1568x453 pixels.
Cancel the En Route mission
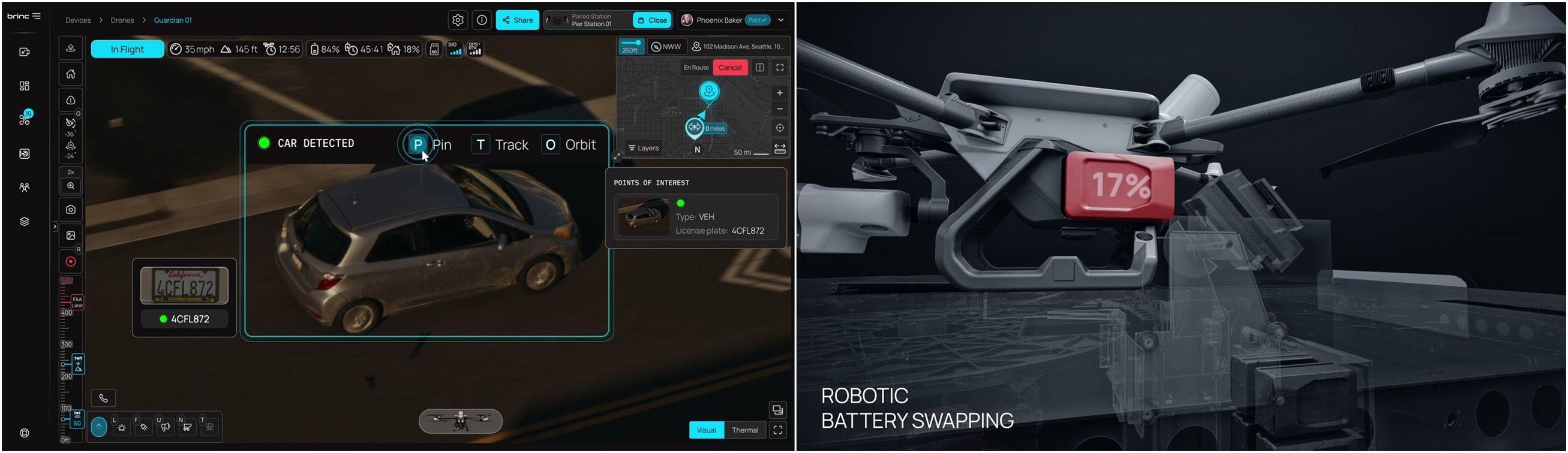pyautogui.click(x=731, y=68)
